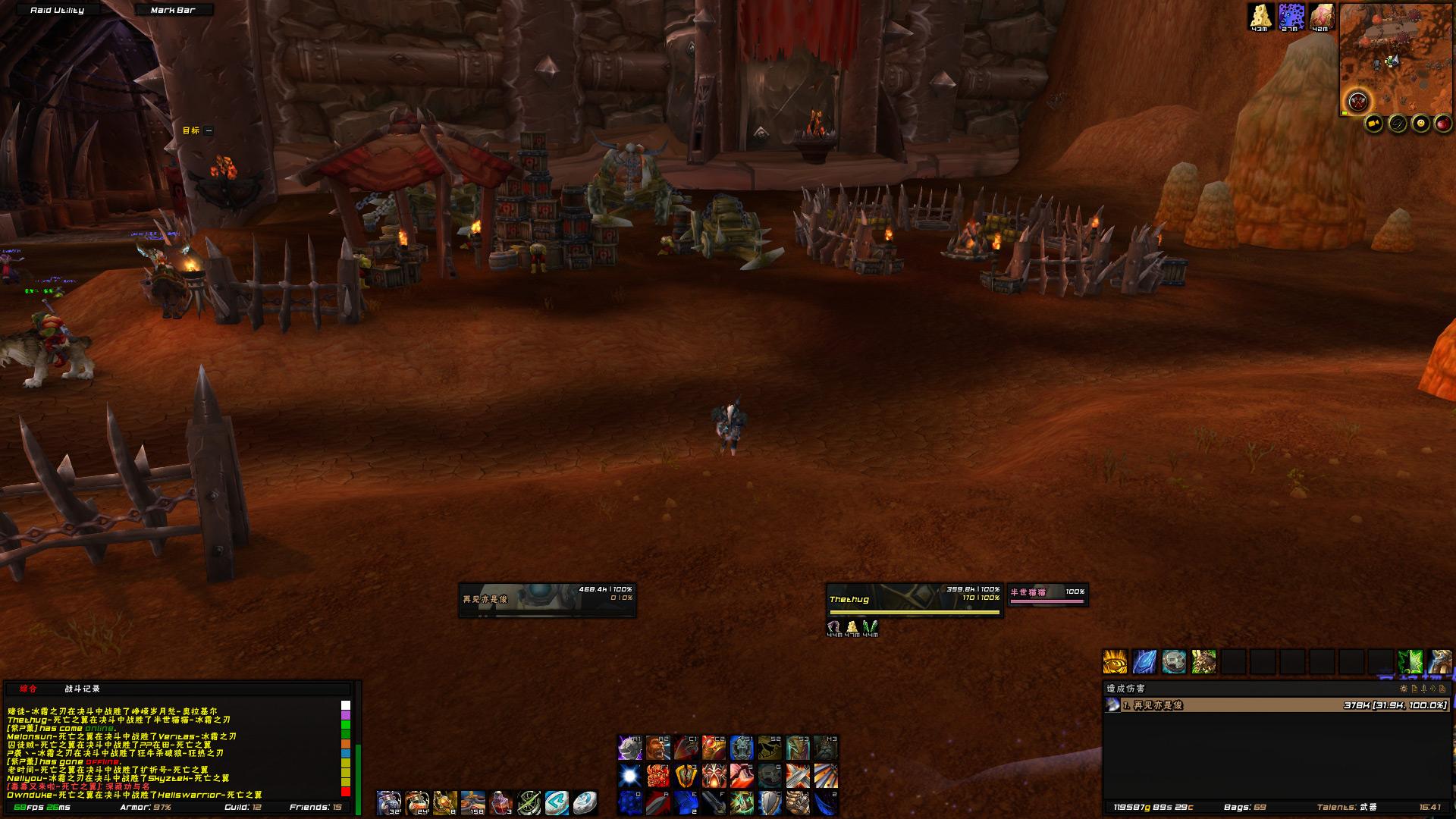The image size is (1456, 819).
Task: Click the smiley face minimap button
Action: [1420, 124]
